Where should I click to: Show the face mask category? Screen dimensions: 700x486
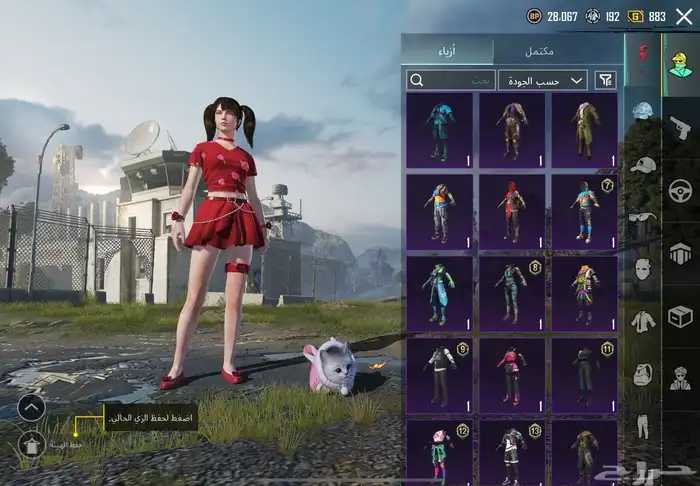click(642, 269)
